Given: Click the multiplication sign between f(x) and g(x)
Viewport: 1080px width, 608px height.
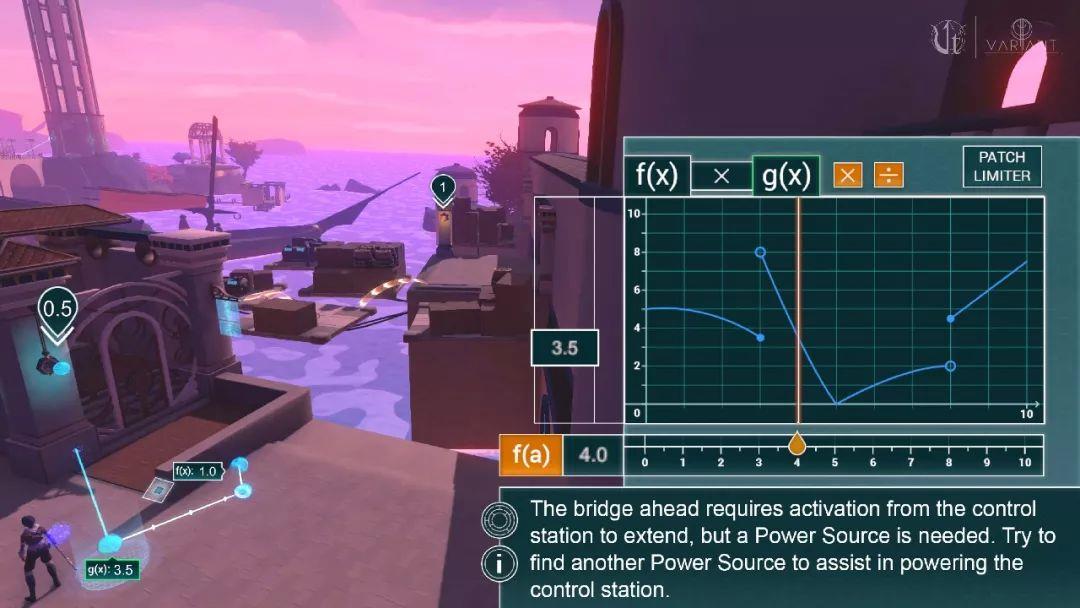Looking at the screenshot, I should [x=721, y=176].
